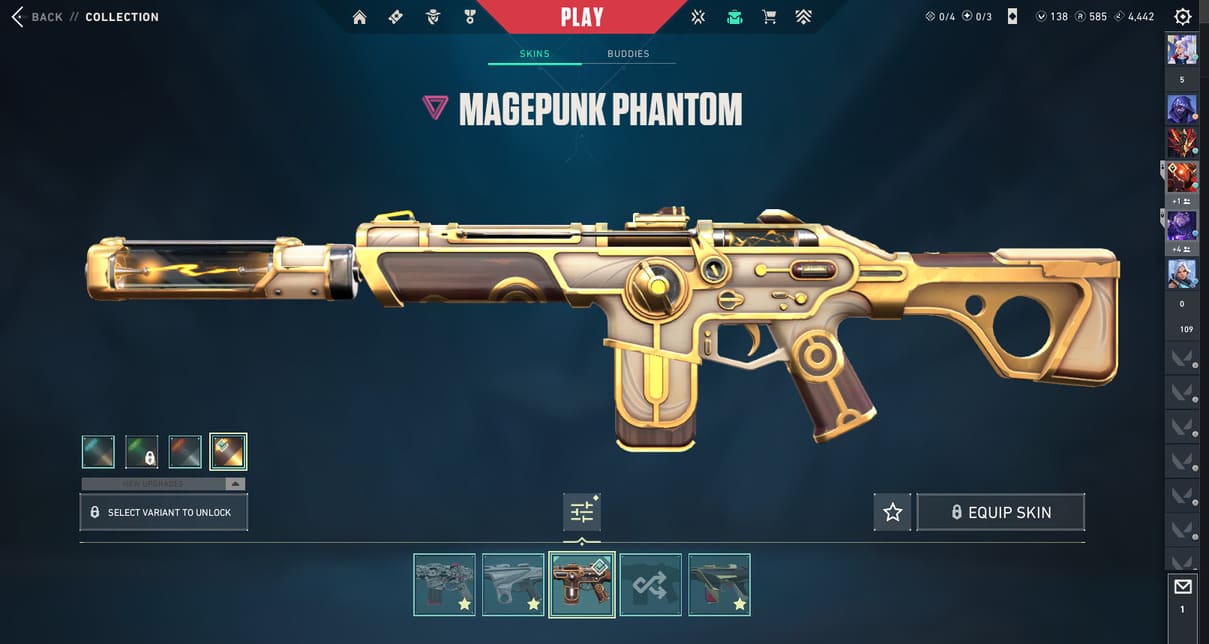Screen dimensions: 1209x644
Task: Favorite this skin with the star button
Action: (x=892, y=512)
